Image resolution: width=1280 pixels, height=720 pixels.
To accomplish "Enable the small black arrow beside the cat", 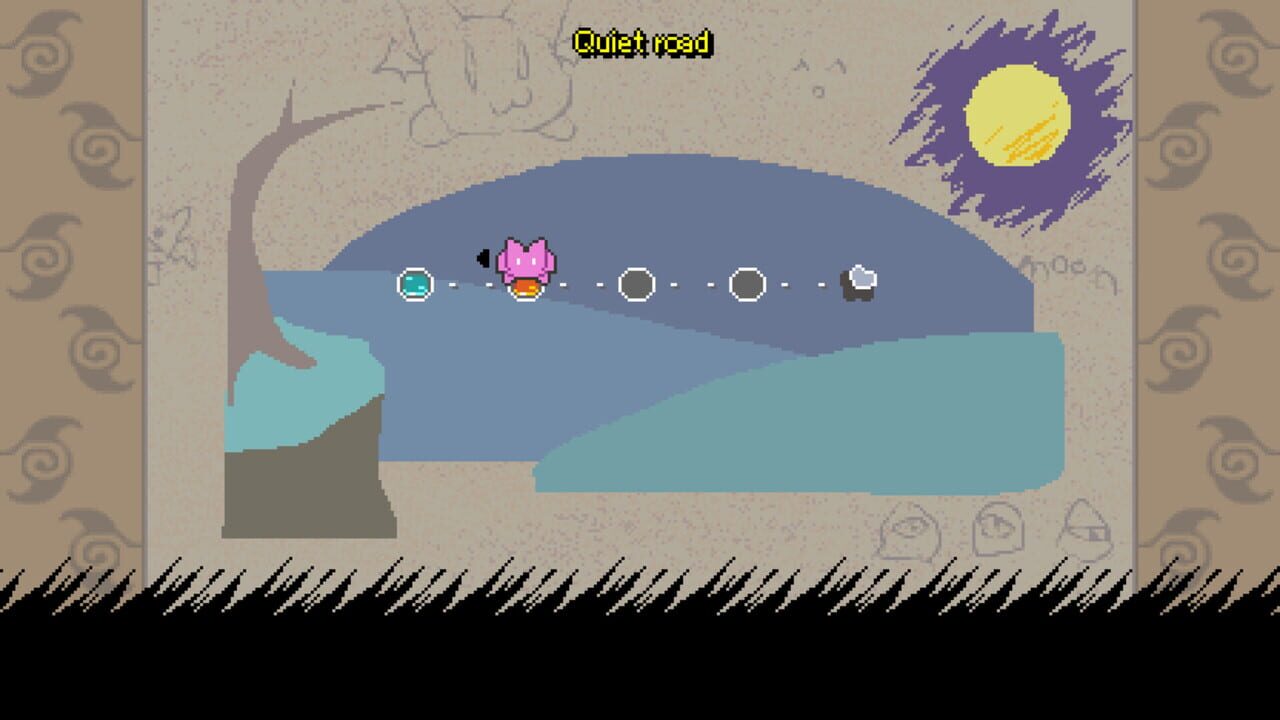I will coord(482,256).
